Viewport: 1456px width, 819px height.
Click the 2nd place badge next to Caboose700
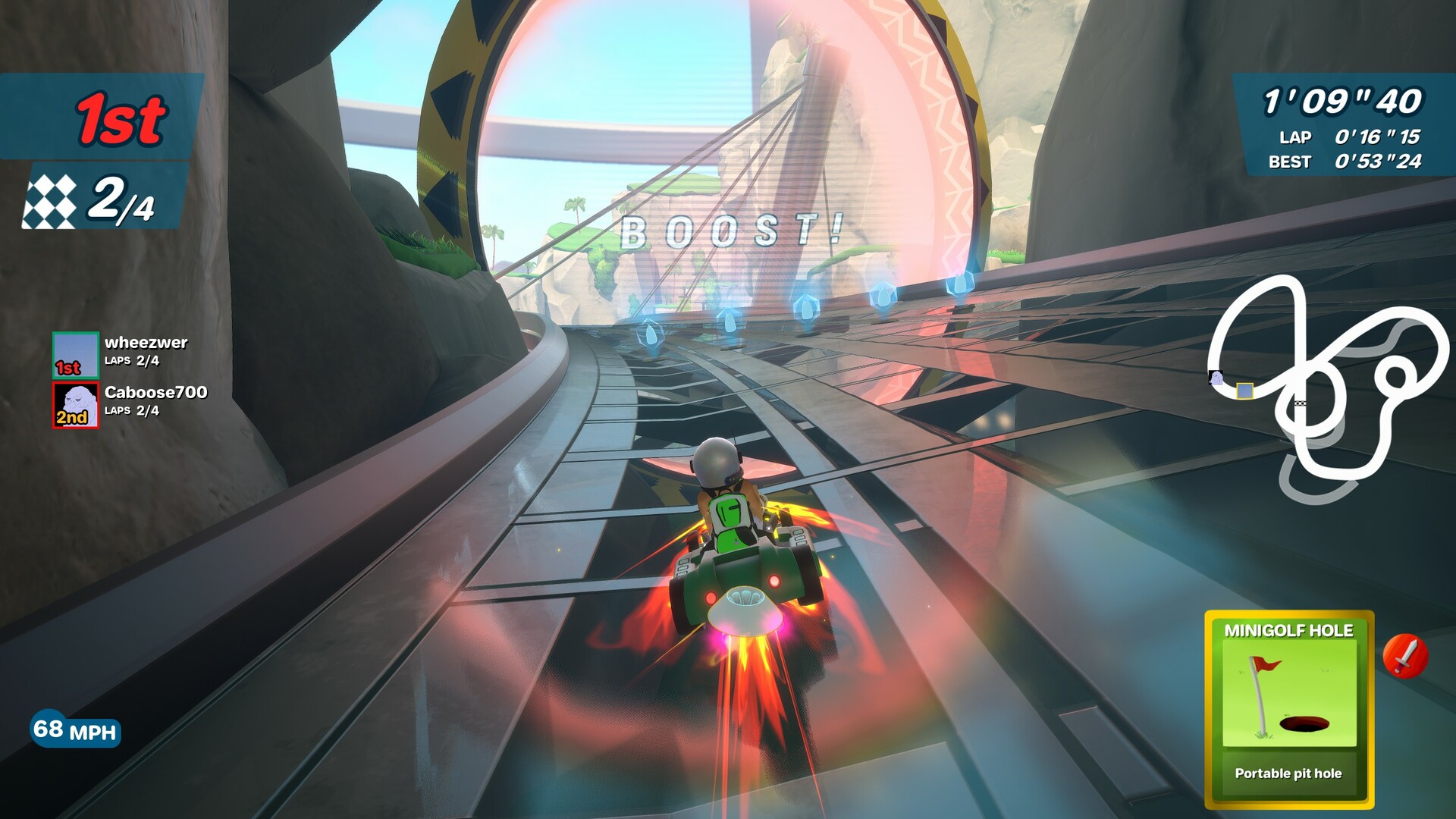[x=70, y=419]
